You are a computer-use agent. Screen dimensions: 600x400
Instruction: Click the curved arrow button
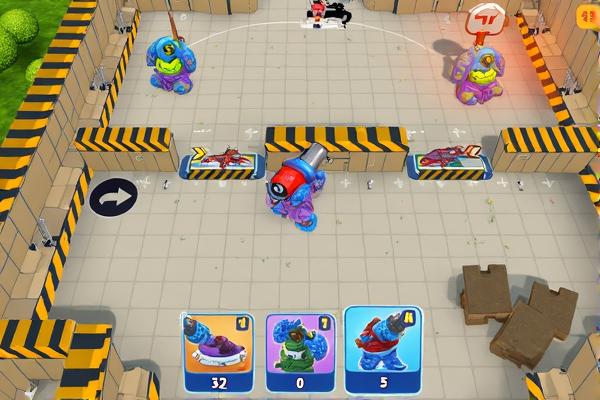(110, 198)
